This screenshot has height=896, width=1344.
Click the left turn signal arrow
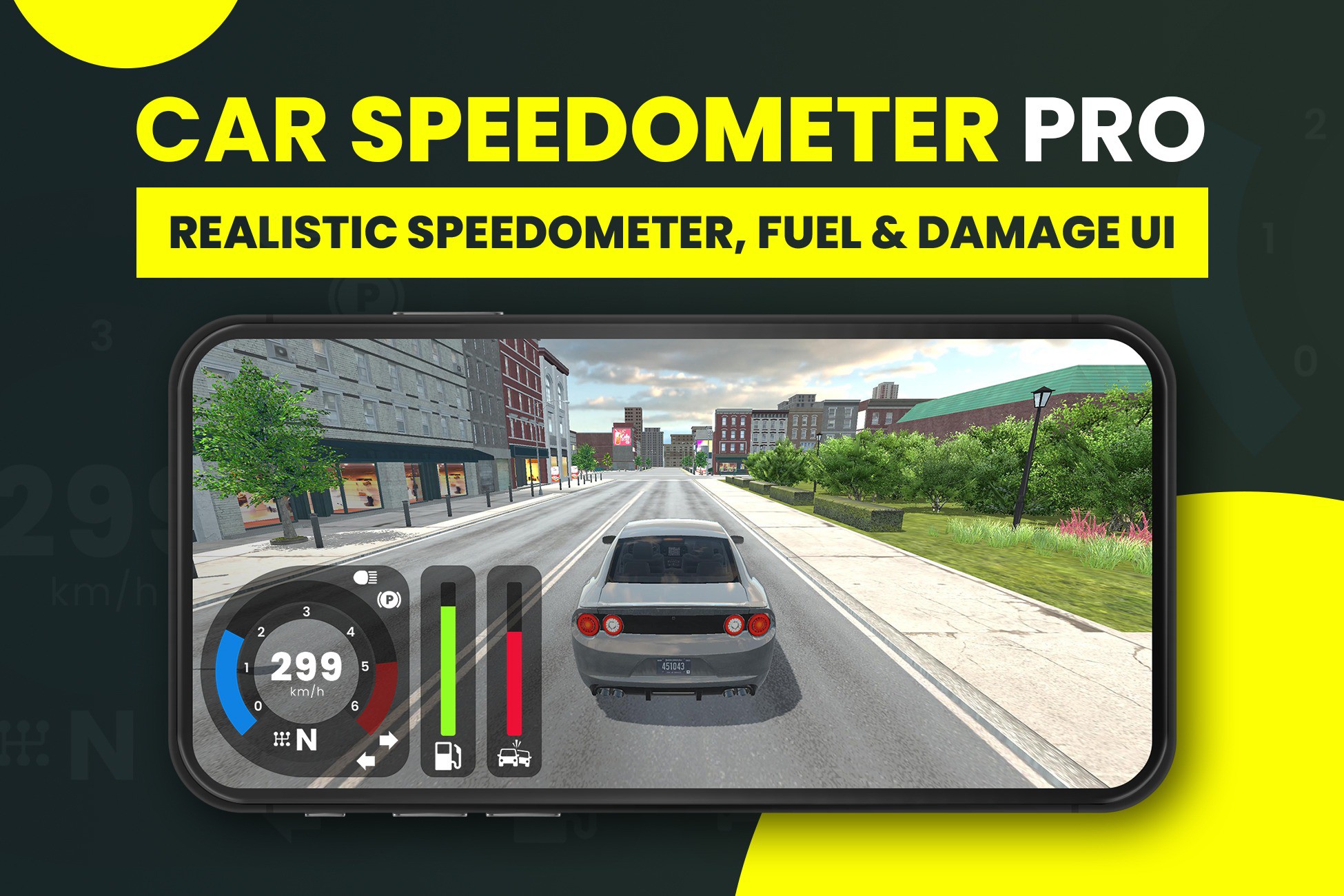[367, 759]
